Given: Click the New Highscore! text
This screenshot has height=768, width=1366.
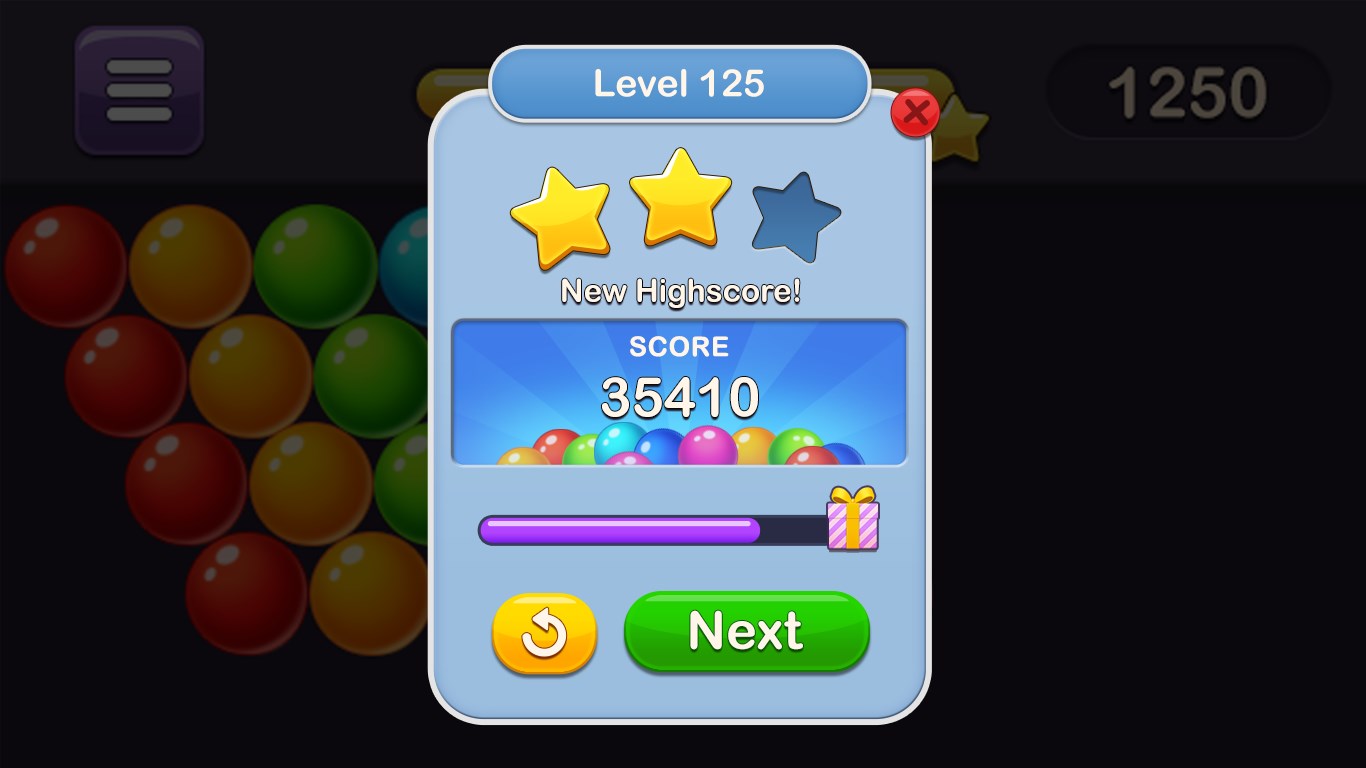Looking at the screenshot, I should click(679, 291).
